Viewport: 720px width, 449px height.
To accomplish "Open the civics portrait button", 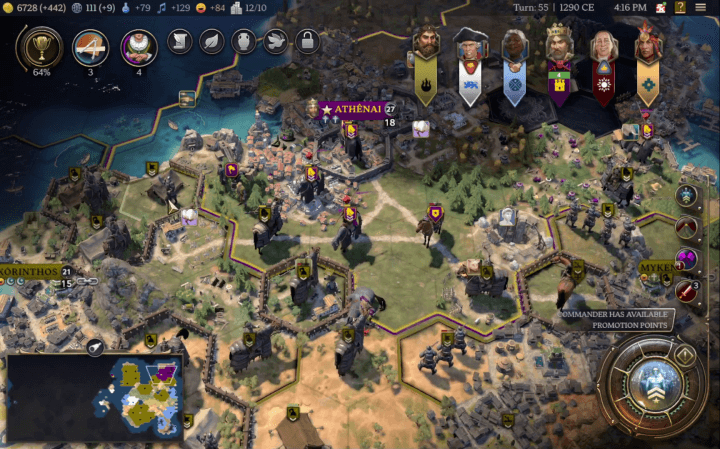I will (139, 47).
